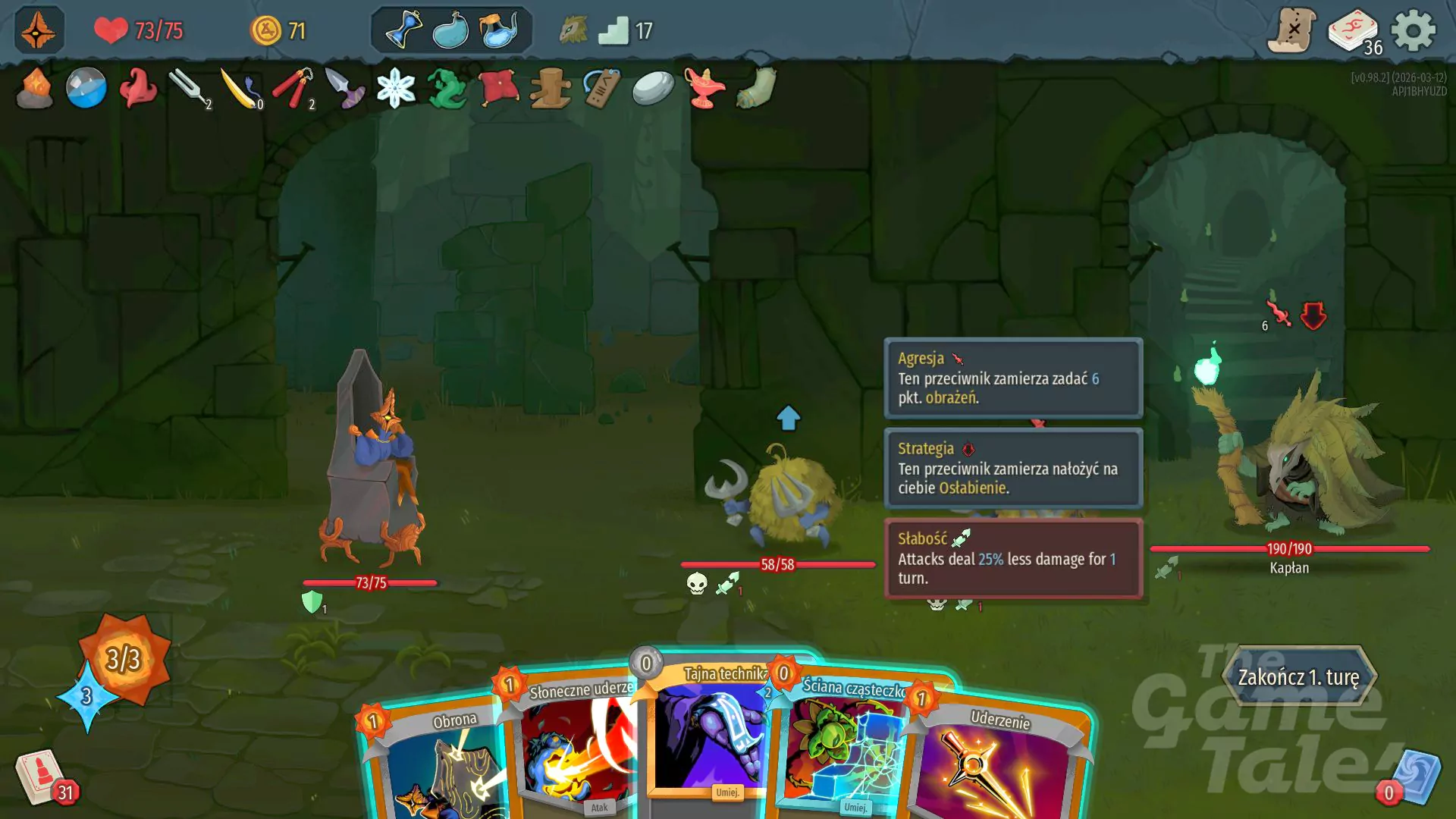View the deck of 36 cards

(1353, 29)
